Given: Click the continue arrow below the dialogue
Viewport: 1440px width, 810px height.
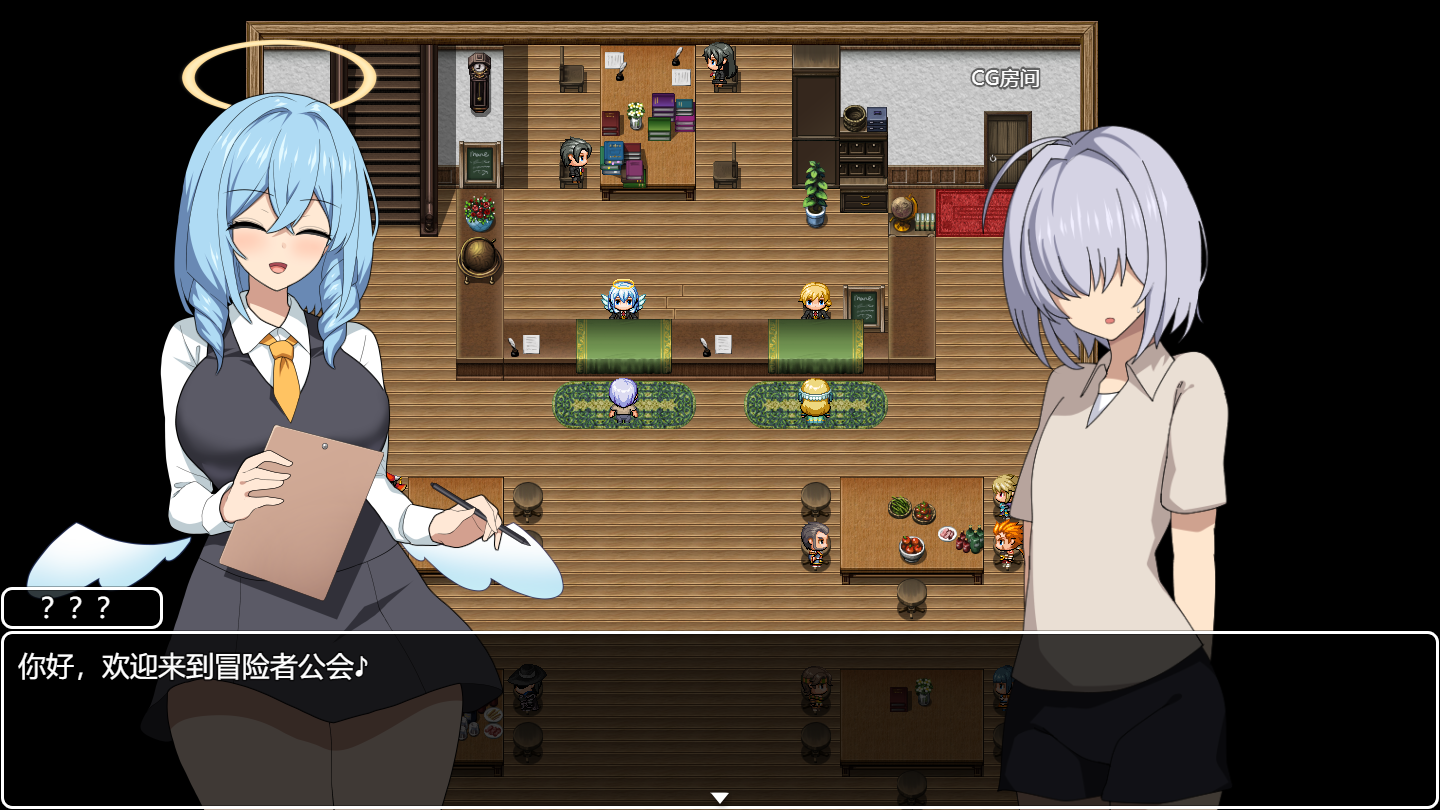Looking at the screenshot, I should (x=719, y=795).
